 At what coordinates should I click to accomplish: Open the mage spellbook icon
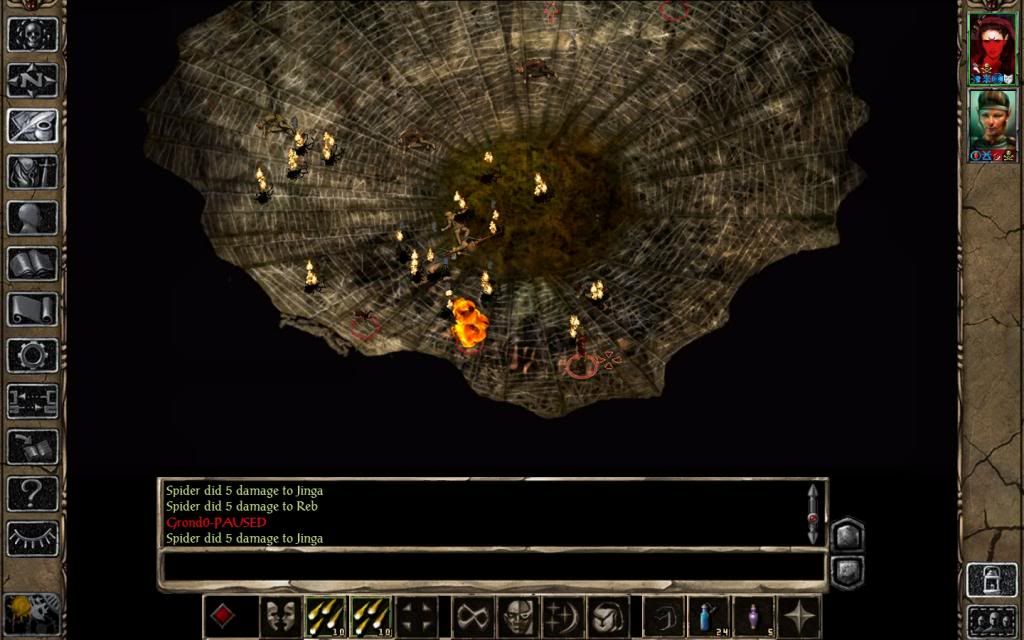point(32,263)
